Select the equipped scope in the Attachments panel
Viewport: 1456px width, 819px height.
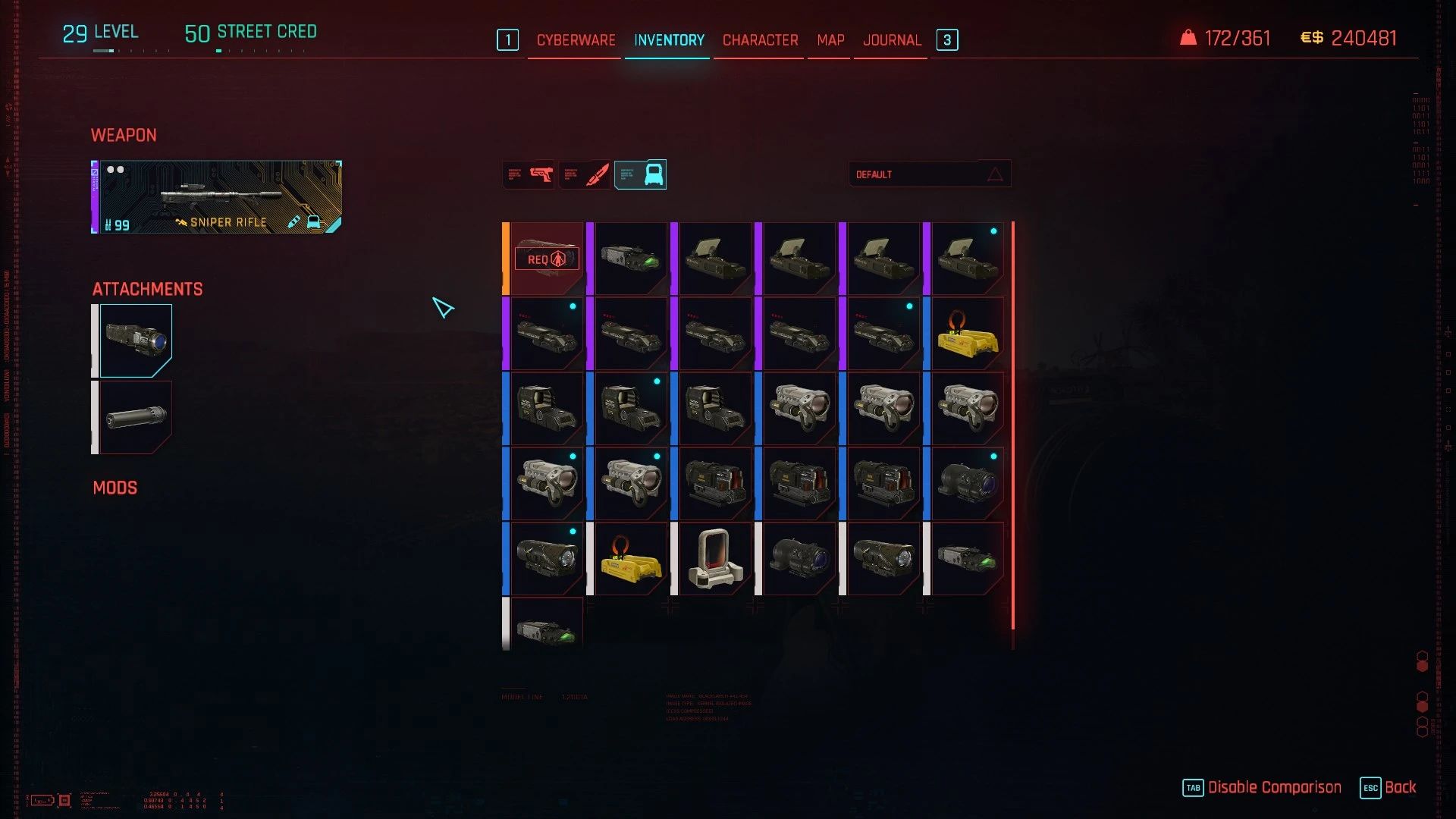[136, 340]
